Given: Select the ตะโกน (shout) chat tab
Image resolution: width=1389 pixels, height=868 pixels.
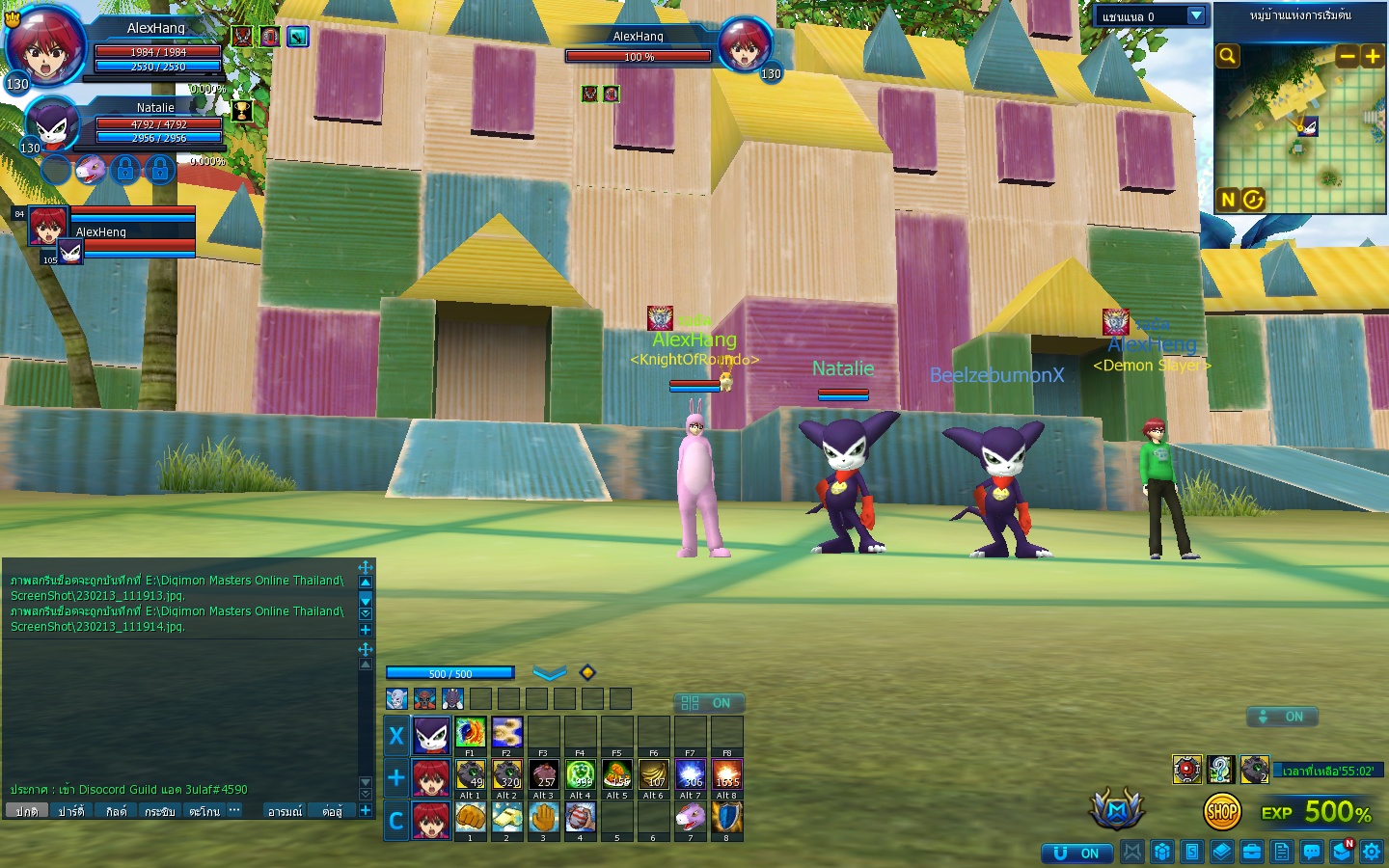Looking at the screenshot, I should pos(204,811).
